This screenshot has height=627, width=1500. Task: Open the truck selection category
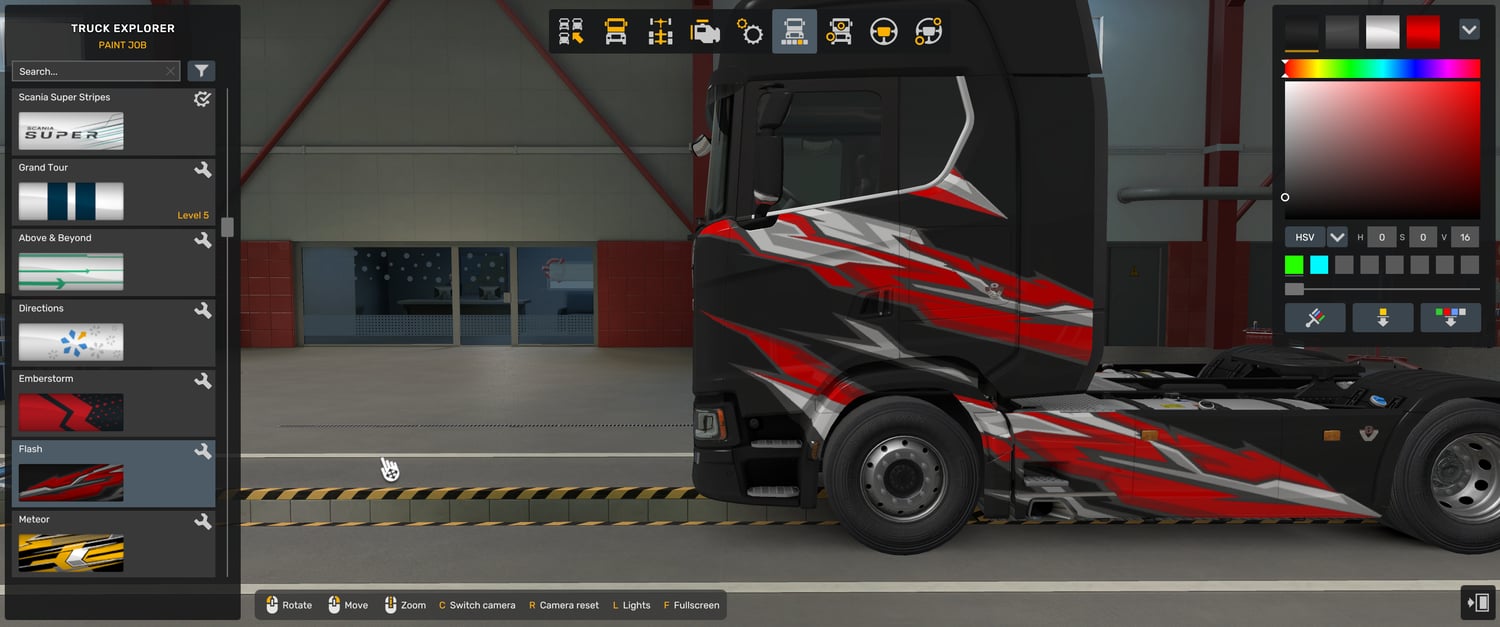coord(571,32)
